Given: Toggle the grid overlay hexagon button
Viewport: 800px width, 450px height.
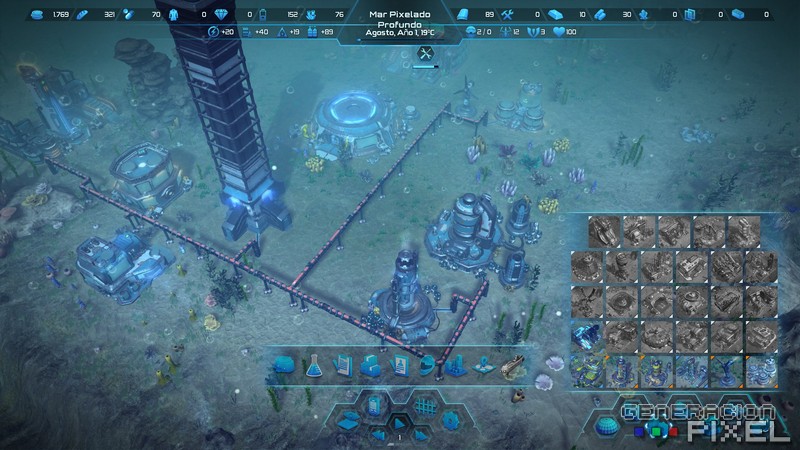Looking at the screenshot, I should tap(424, 407).
